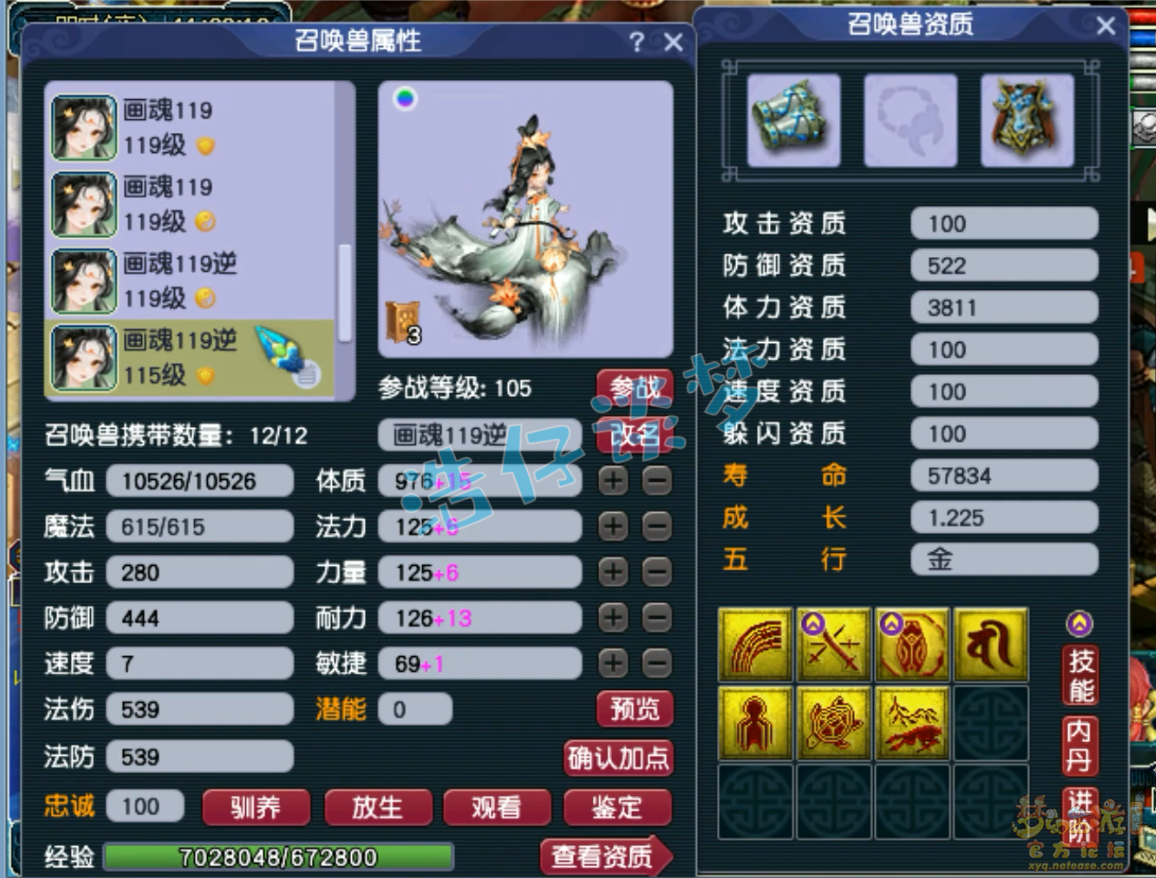The width and height of the screenshot is (1156, 878).
Task: Switch to the 内丹 tab
Action: click(1079, 745)
